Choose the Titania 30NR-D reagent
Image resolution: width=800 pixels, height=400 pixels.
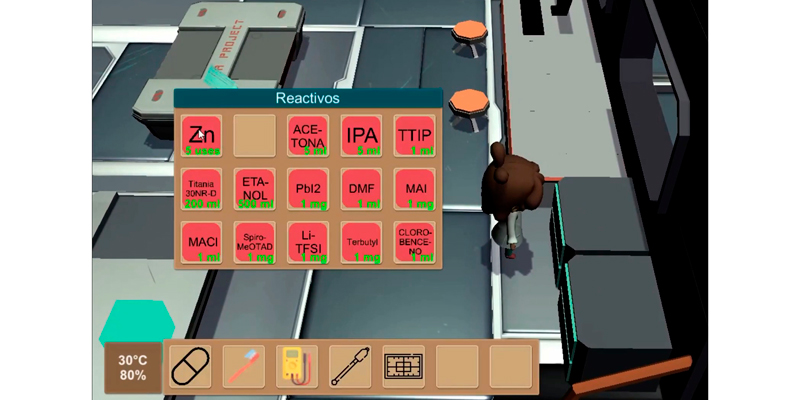point(202,188)
